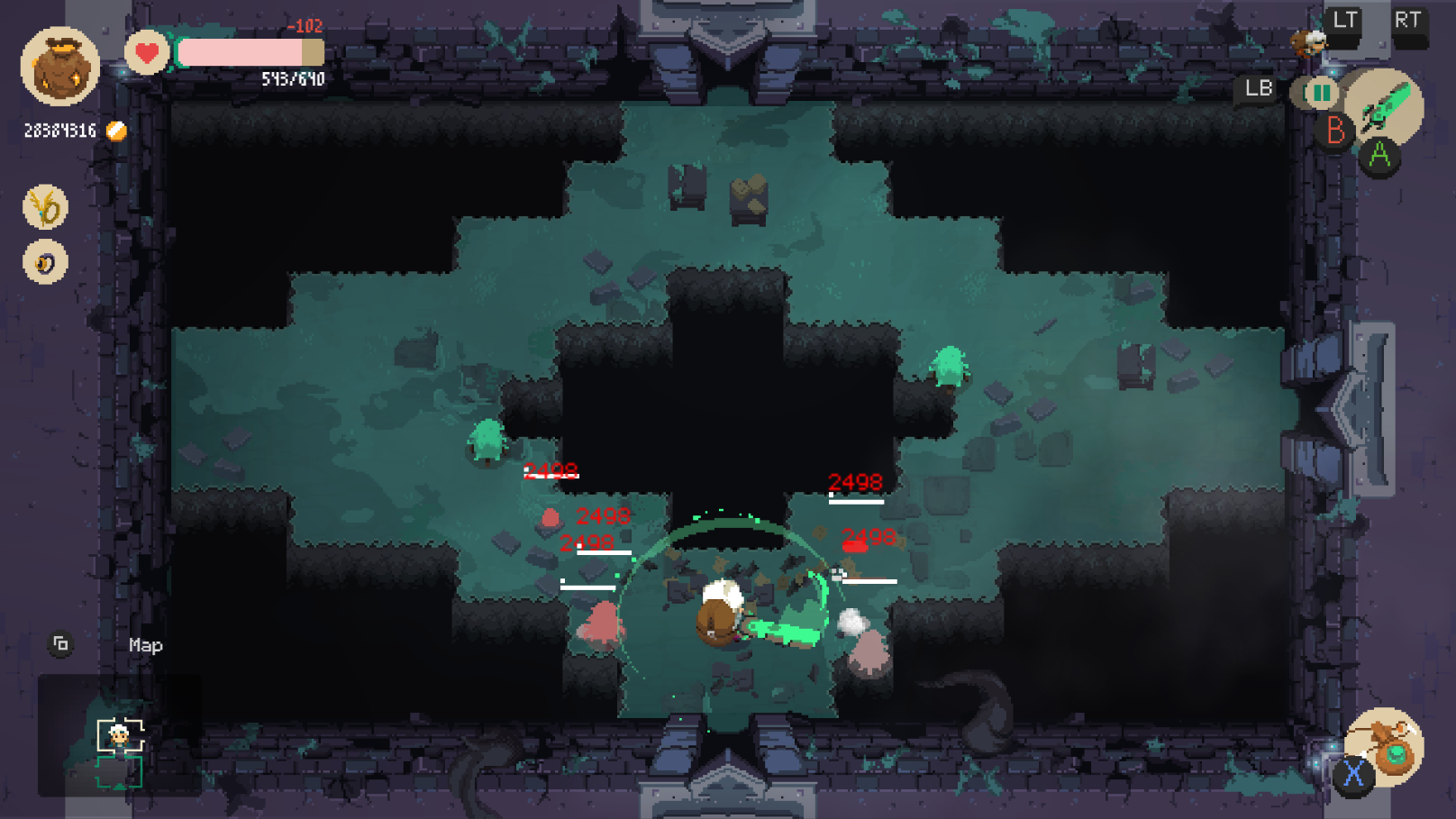Click the pink health bar
This screenshot has width=1456, height=819.
243,54
